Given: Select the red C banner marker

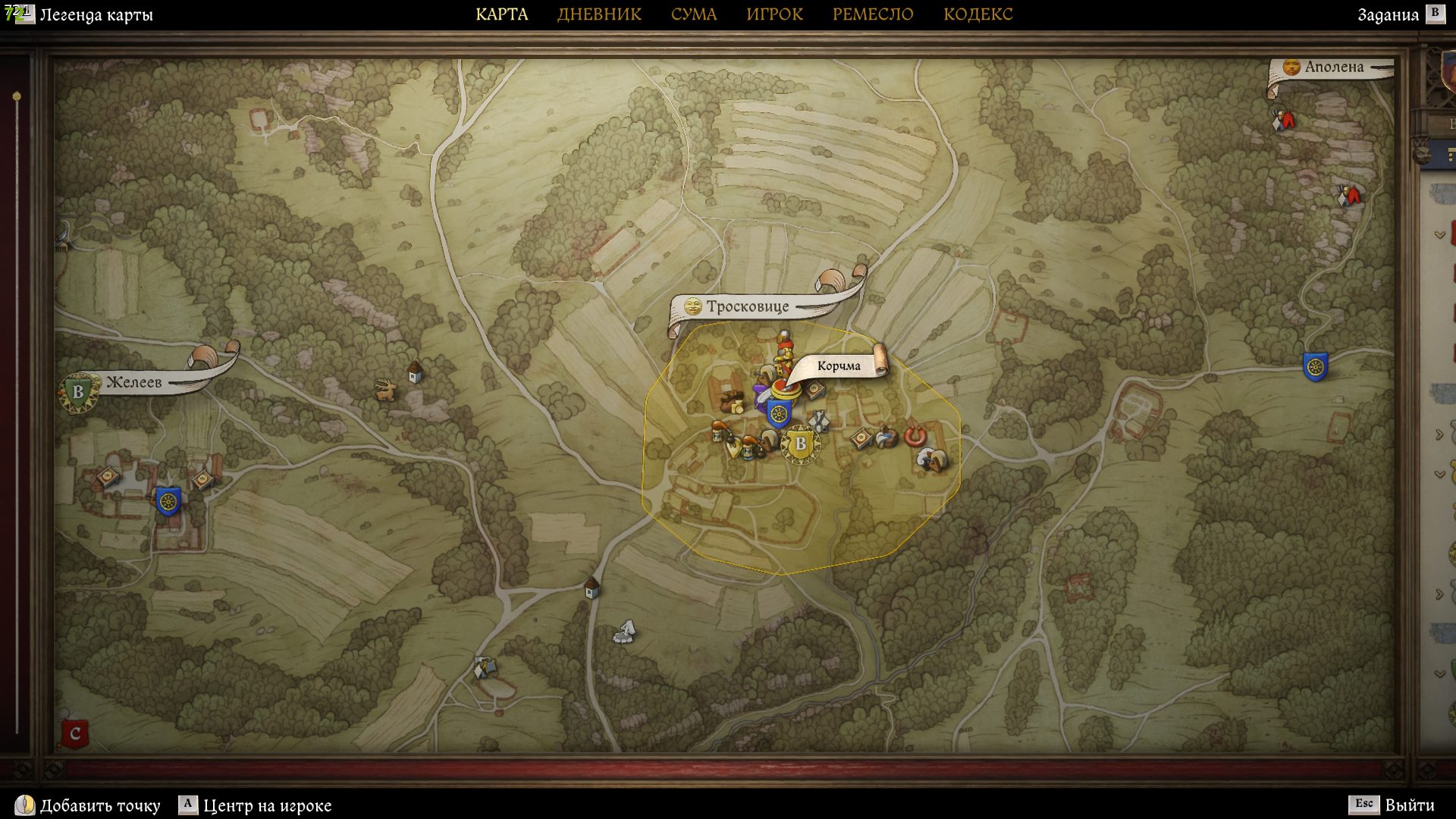Looking at the screenshot, I should tap(74, 733).
